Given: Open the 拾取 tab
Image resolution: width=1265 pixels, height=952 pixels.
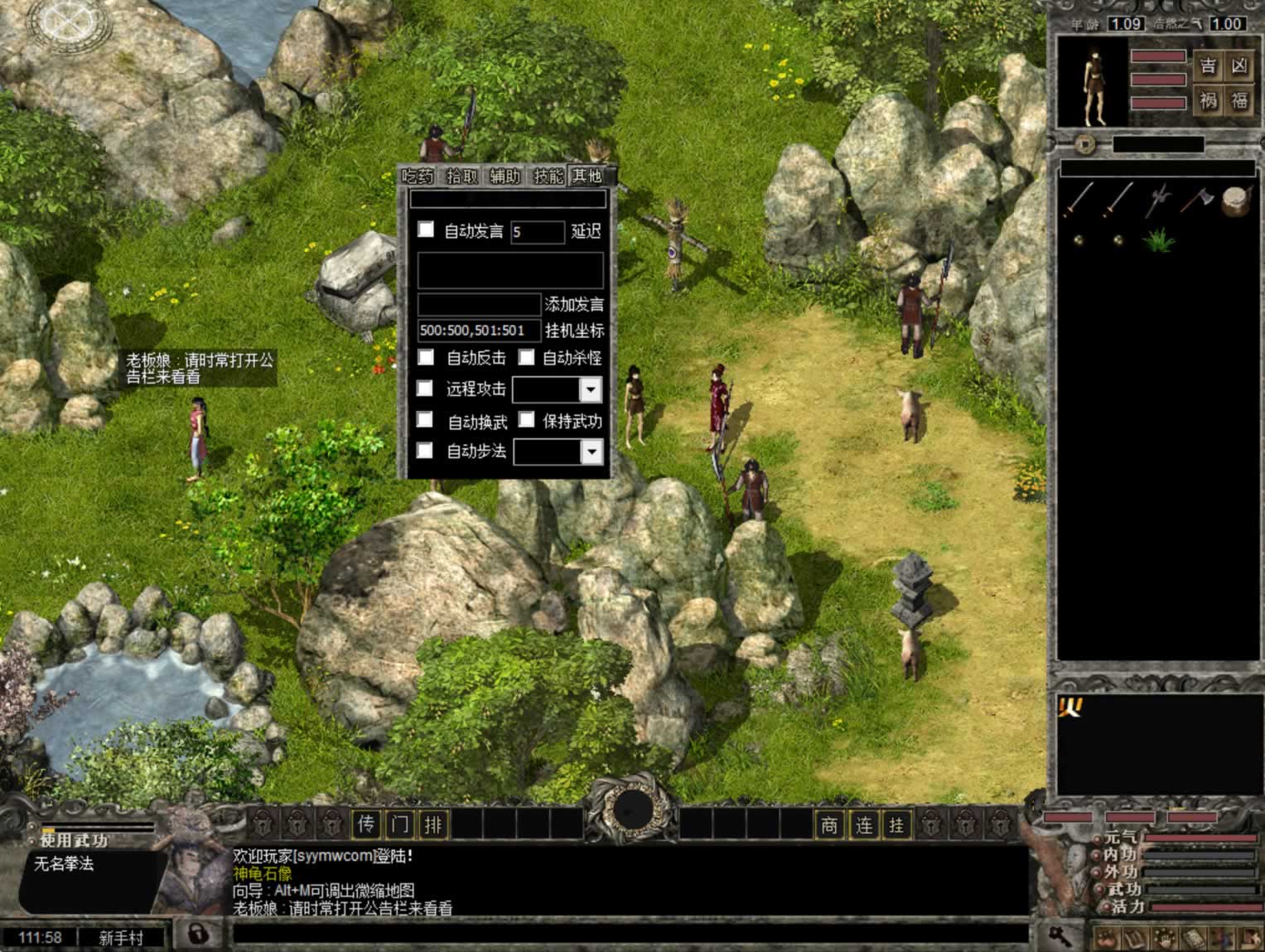Looking at the screenshot, I should (x=461, y=176).
